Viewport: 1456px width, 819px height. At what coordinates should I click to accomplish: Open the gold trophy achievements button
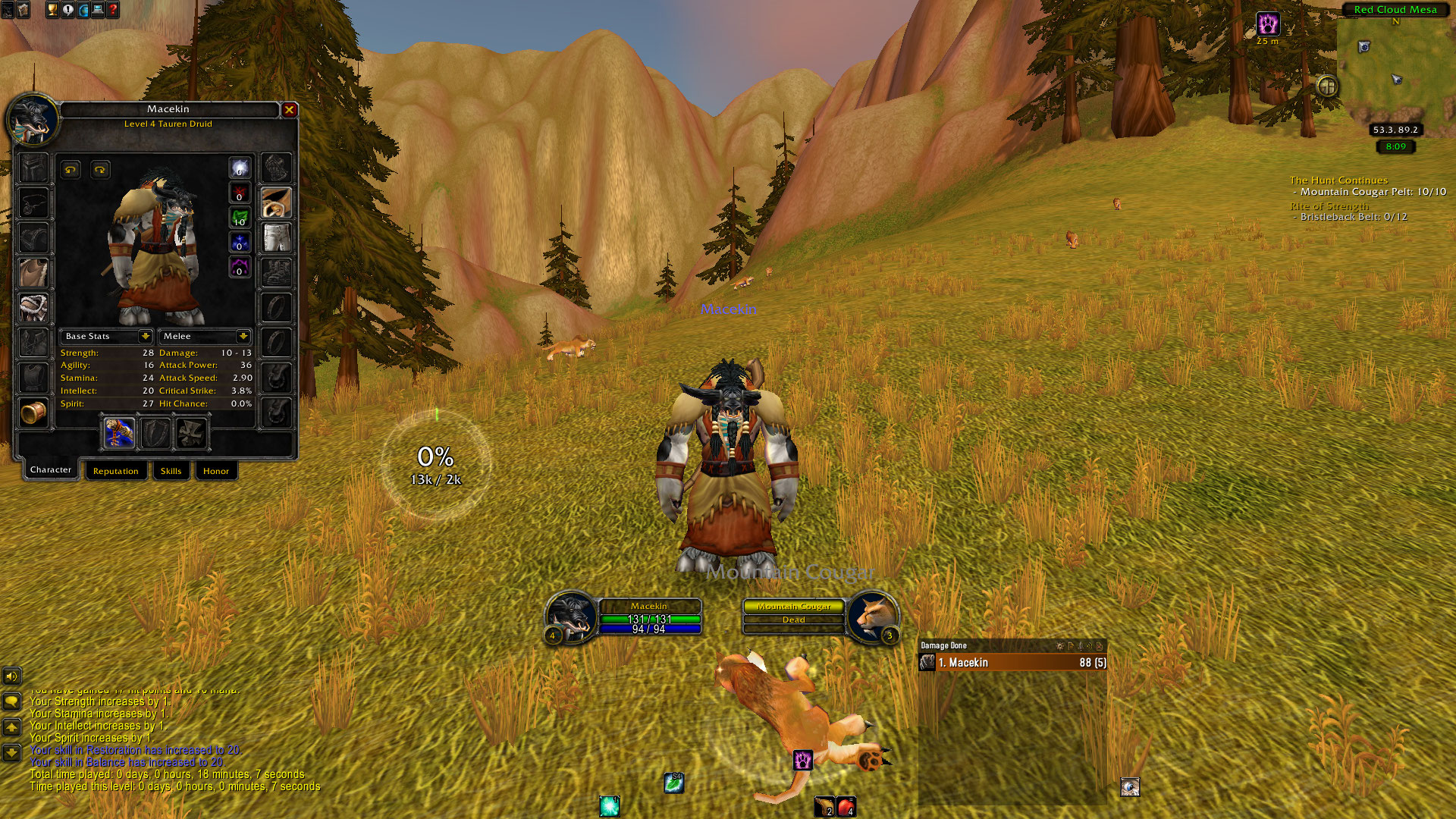52,10
